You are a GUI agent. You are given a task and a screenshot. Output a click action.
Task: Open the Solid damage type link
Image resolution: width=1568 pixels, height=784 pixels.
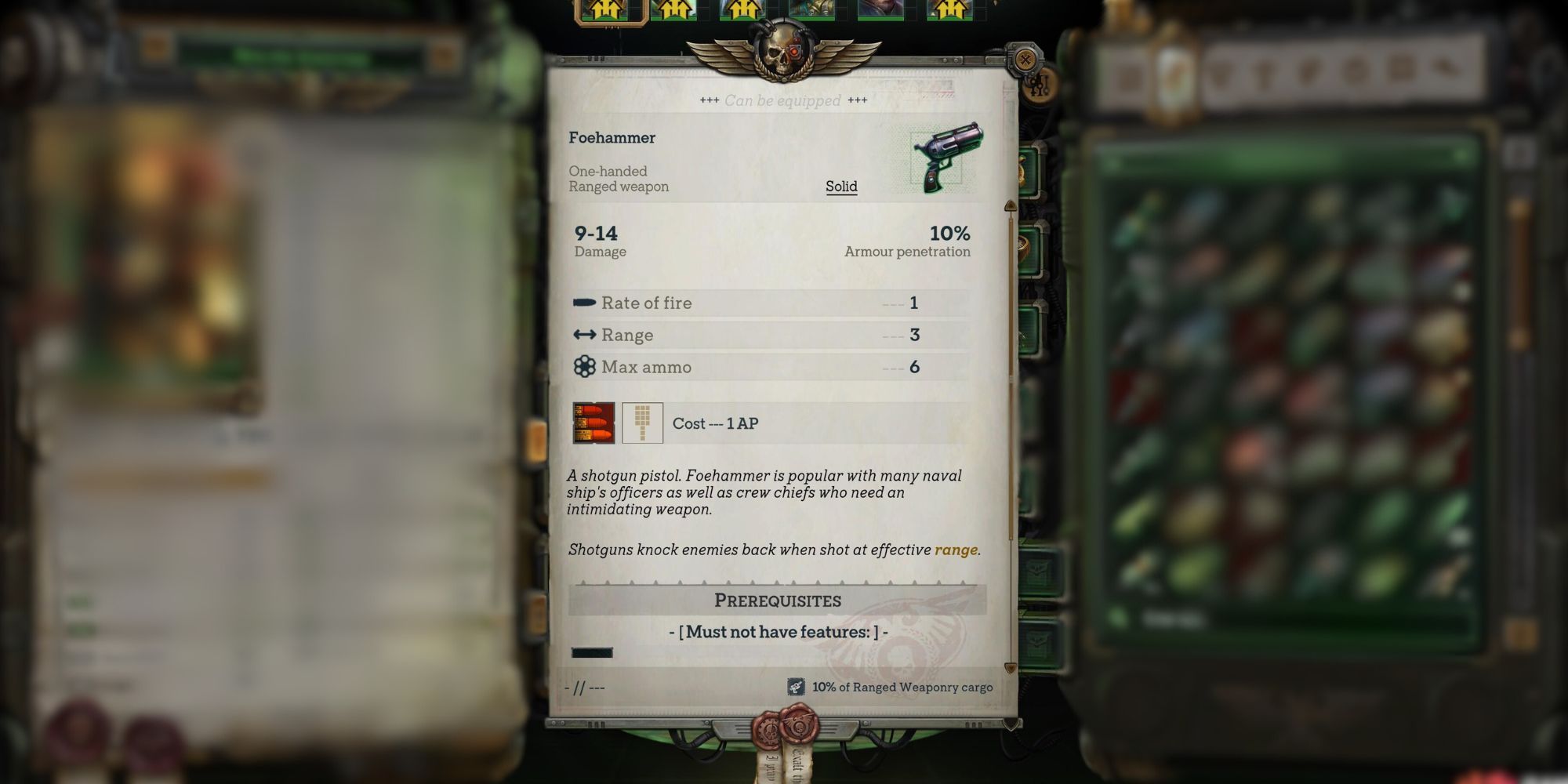click(841, 186)
